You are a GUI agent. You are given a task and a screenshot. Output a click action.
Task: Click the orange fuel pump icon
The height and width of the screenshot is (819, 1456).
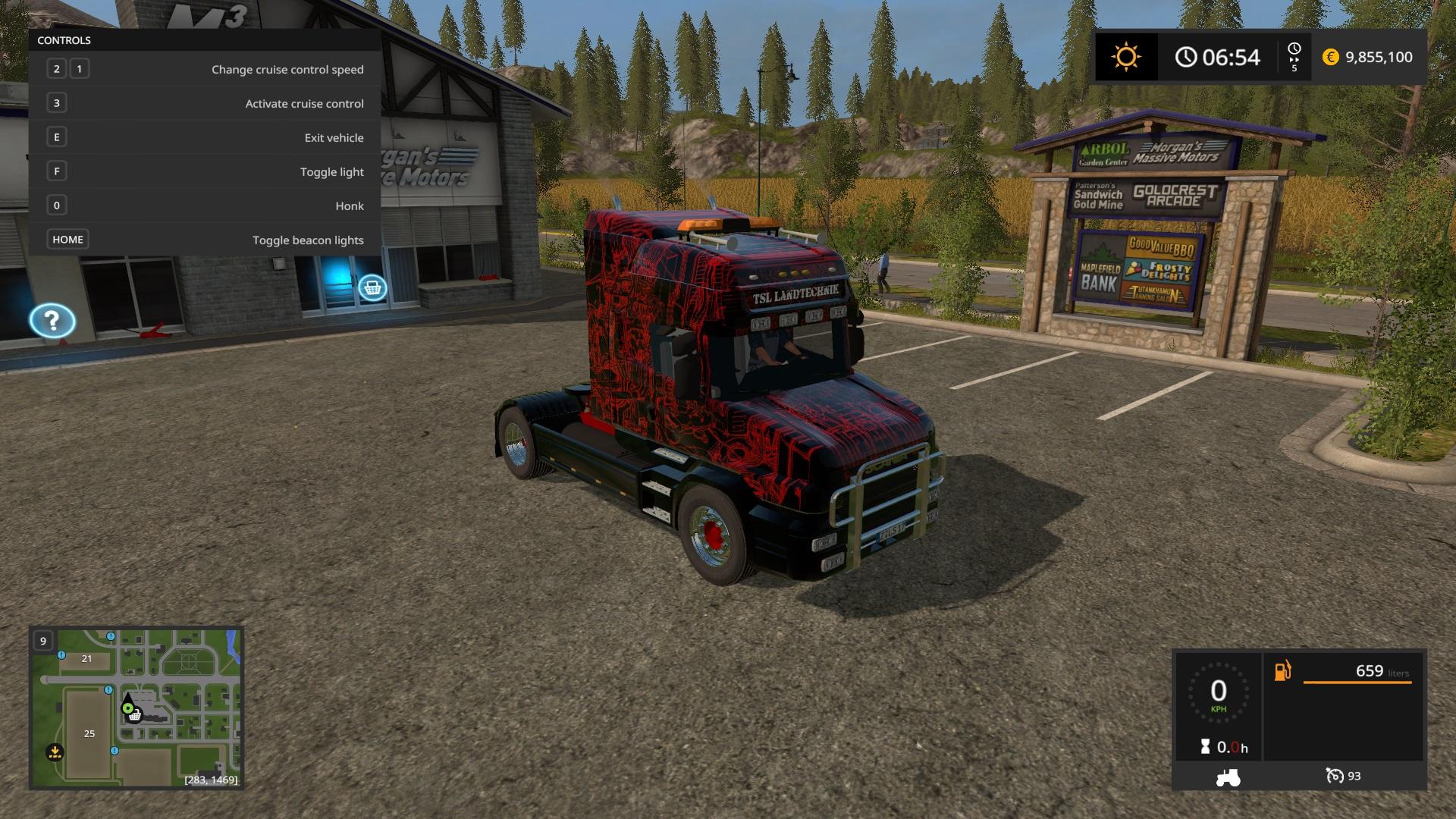1282,671
